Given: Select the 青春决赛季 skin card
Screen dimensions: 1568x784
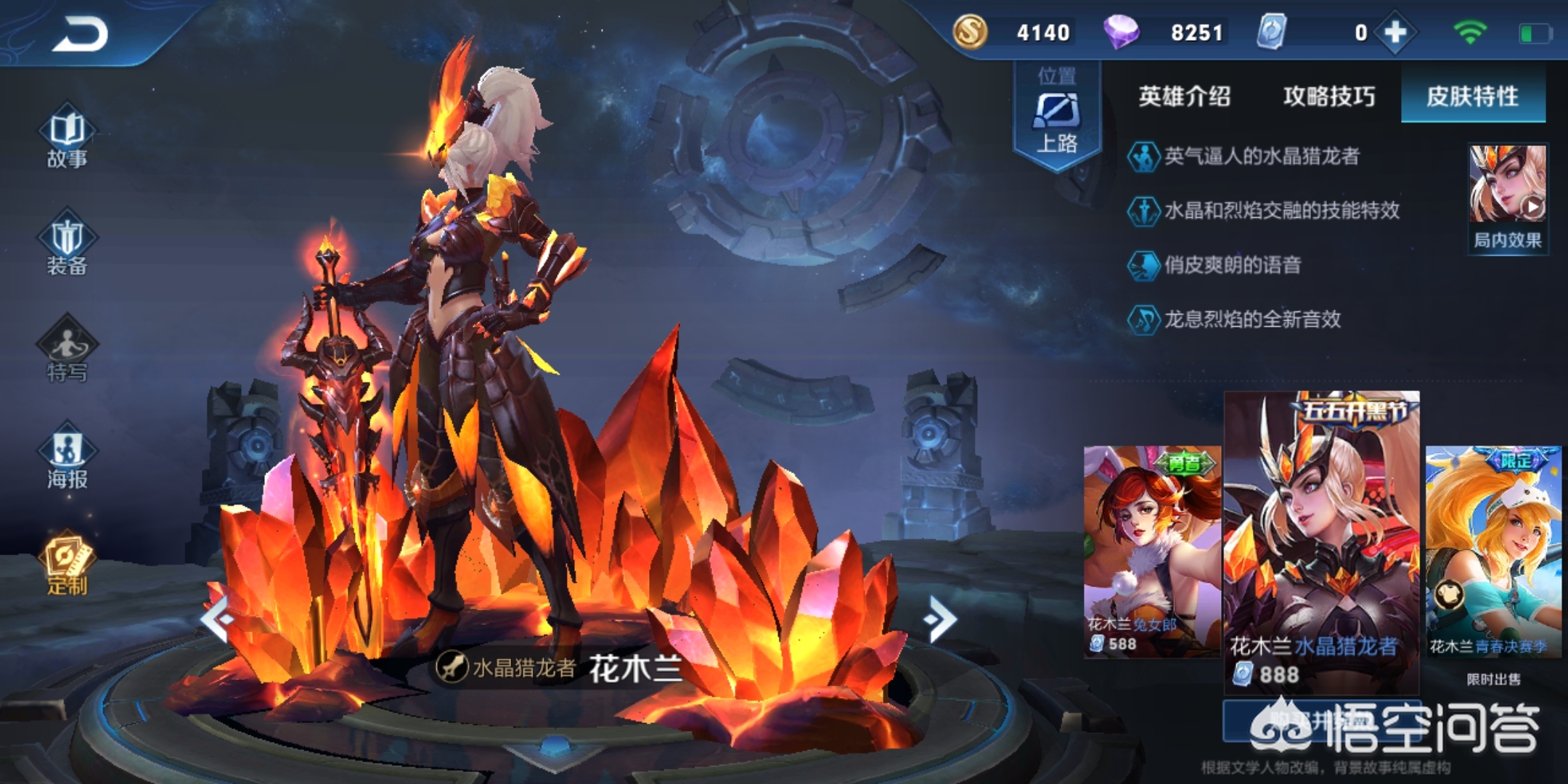Looking at the screenshot, I should pyautogui.click(x=1493, y=552).
